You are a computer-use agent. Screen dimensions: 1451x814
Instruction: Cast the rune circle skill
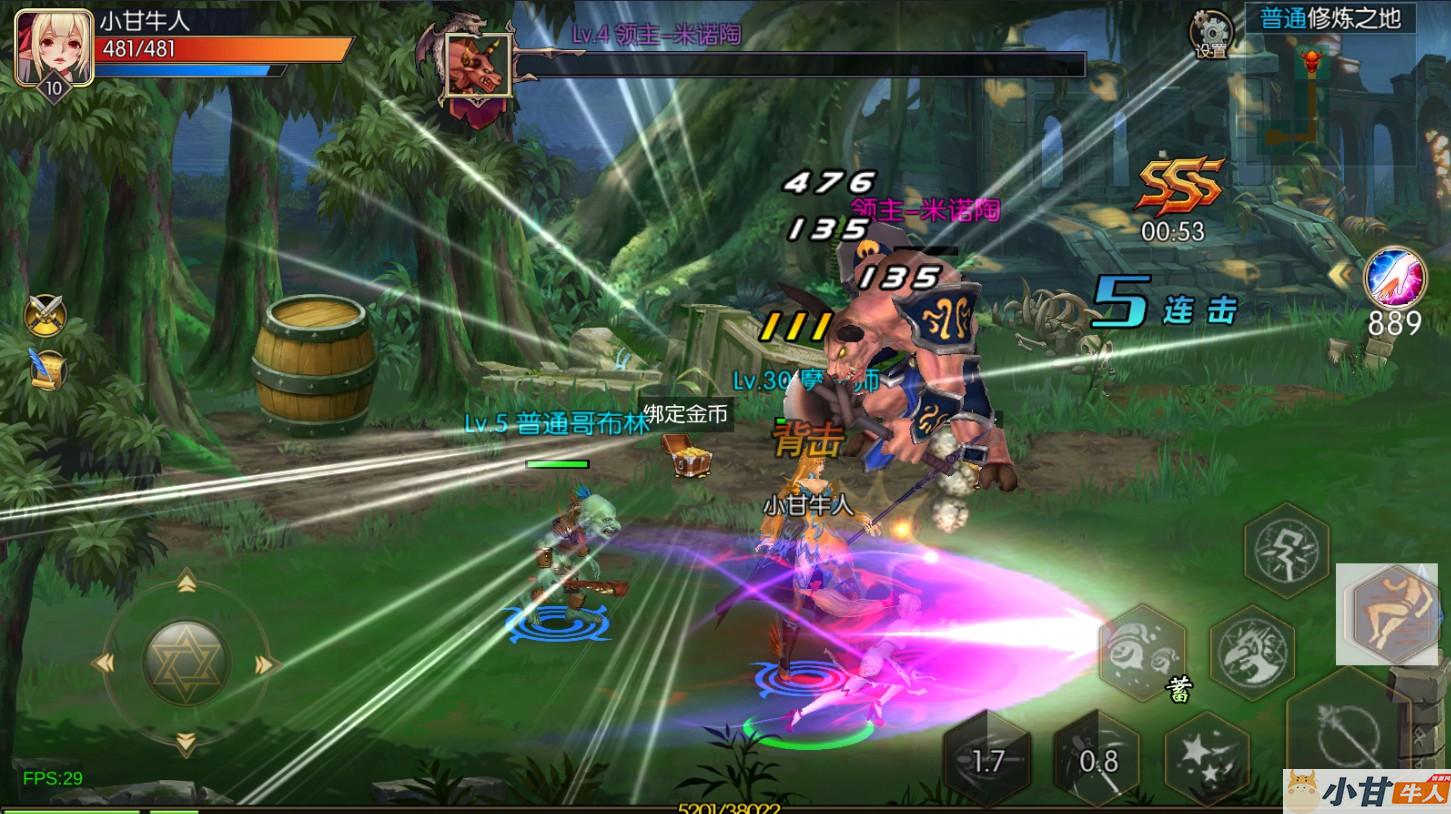tap(1286, 550)
